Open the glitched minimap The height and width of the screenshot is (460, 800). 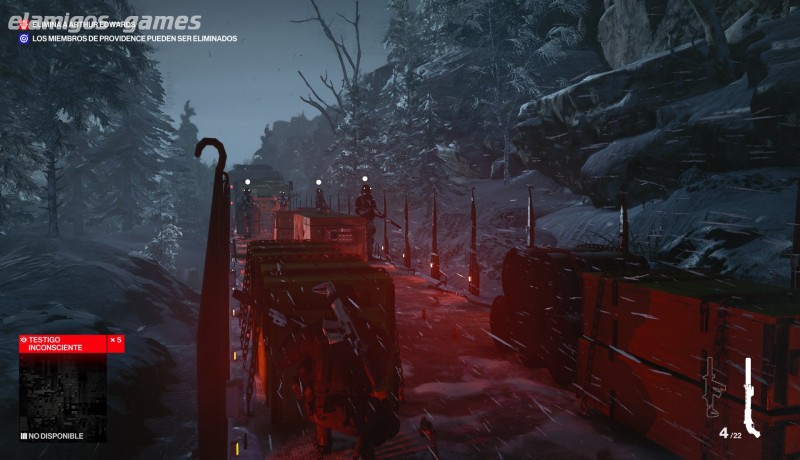(63, 391)
